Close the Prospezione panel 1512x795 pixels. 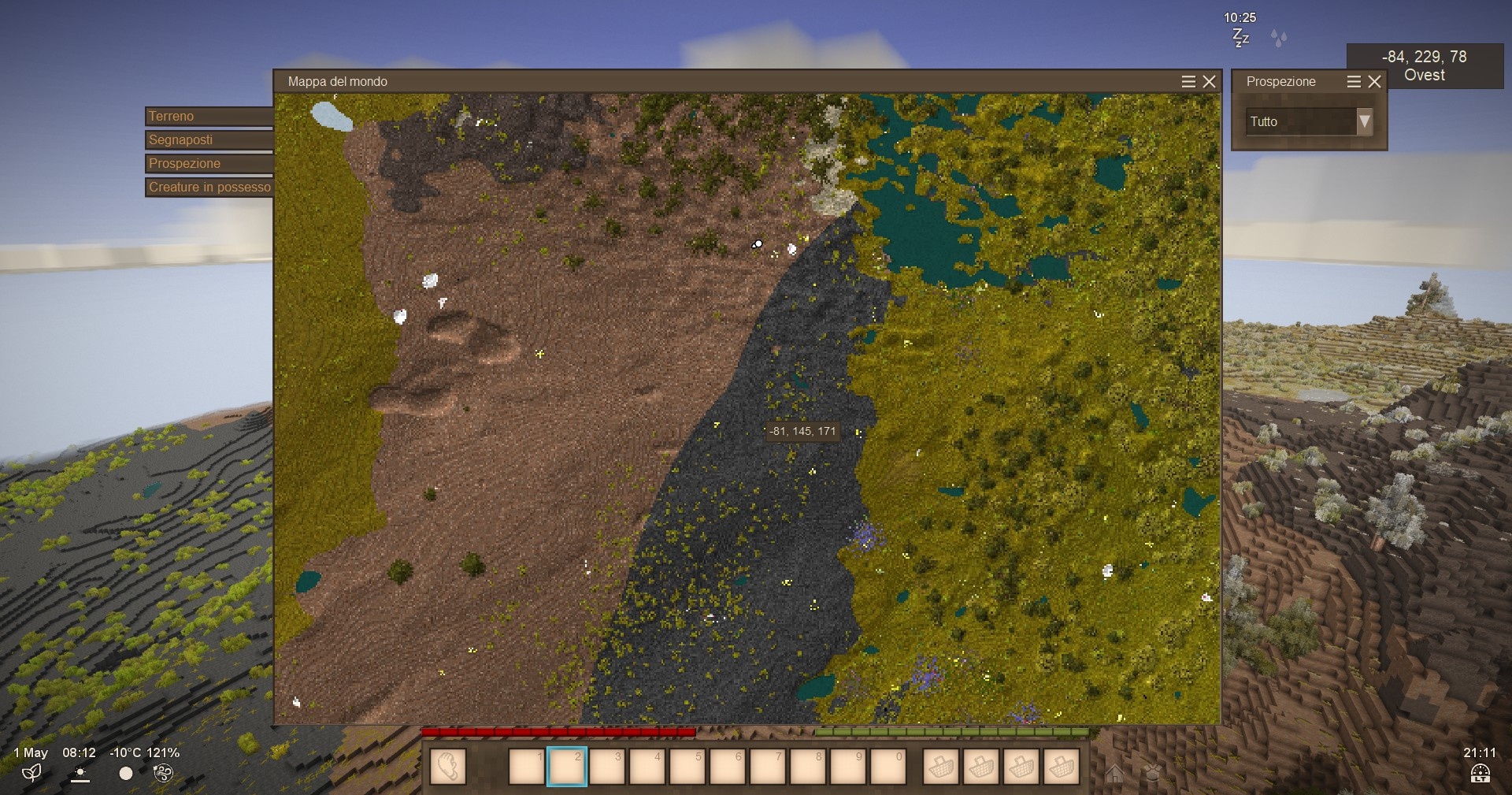pos(1375,81)
